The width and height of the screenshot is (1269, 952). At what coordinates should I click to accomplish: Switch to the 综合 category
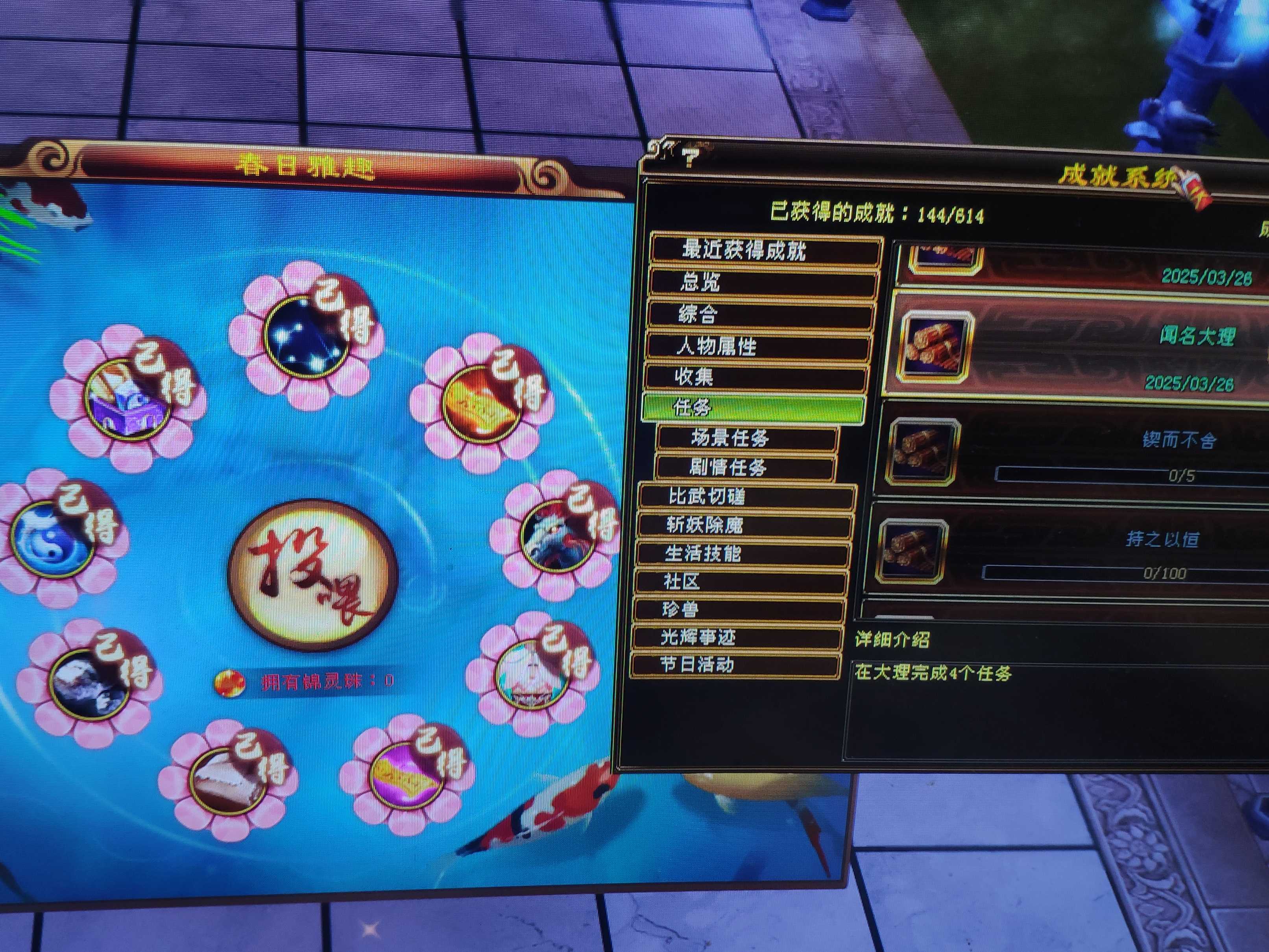coord(760,314)
